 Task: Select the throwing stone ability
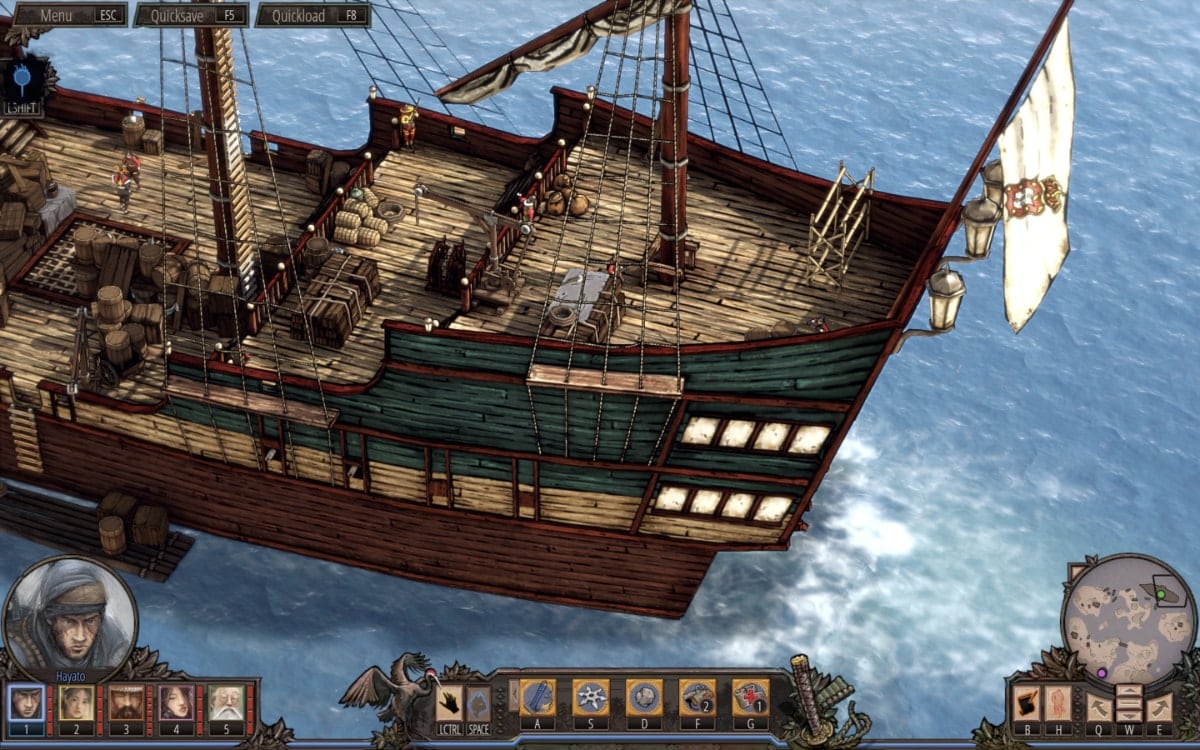pyautogui.click(x=644, y=697)
